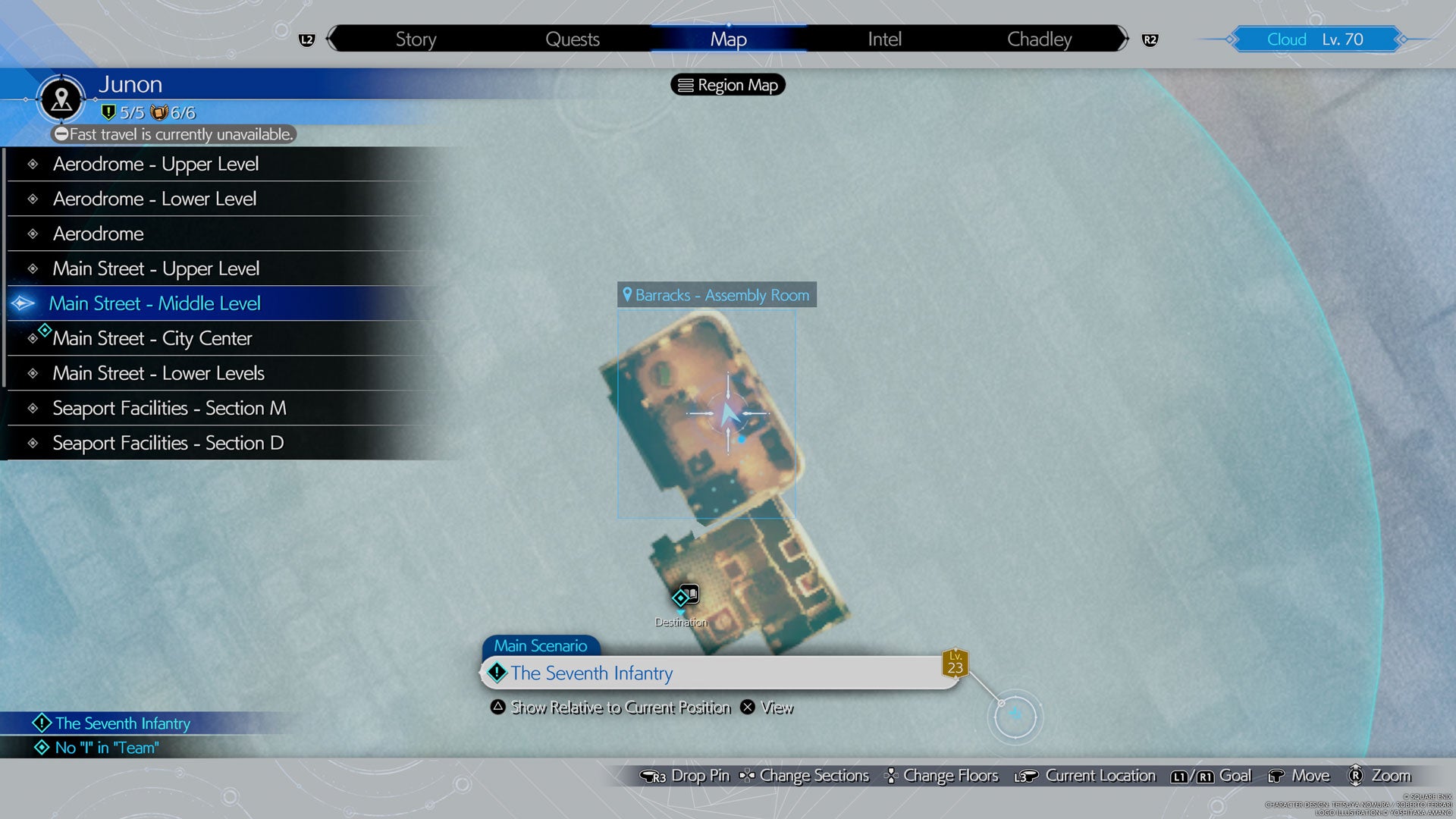Choose Seaport Facilities - Section D

[168, 443]
